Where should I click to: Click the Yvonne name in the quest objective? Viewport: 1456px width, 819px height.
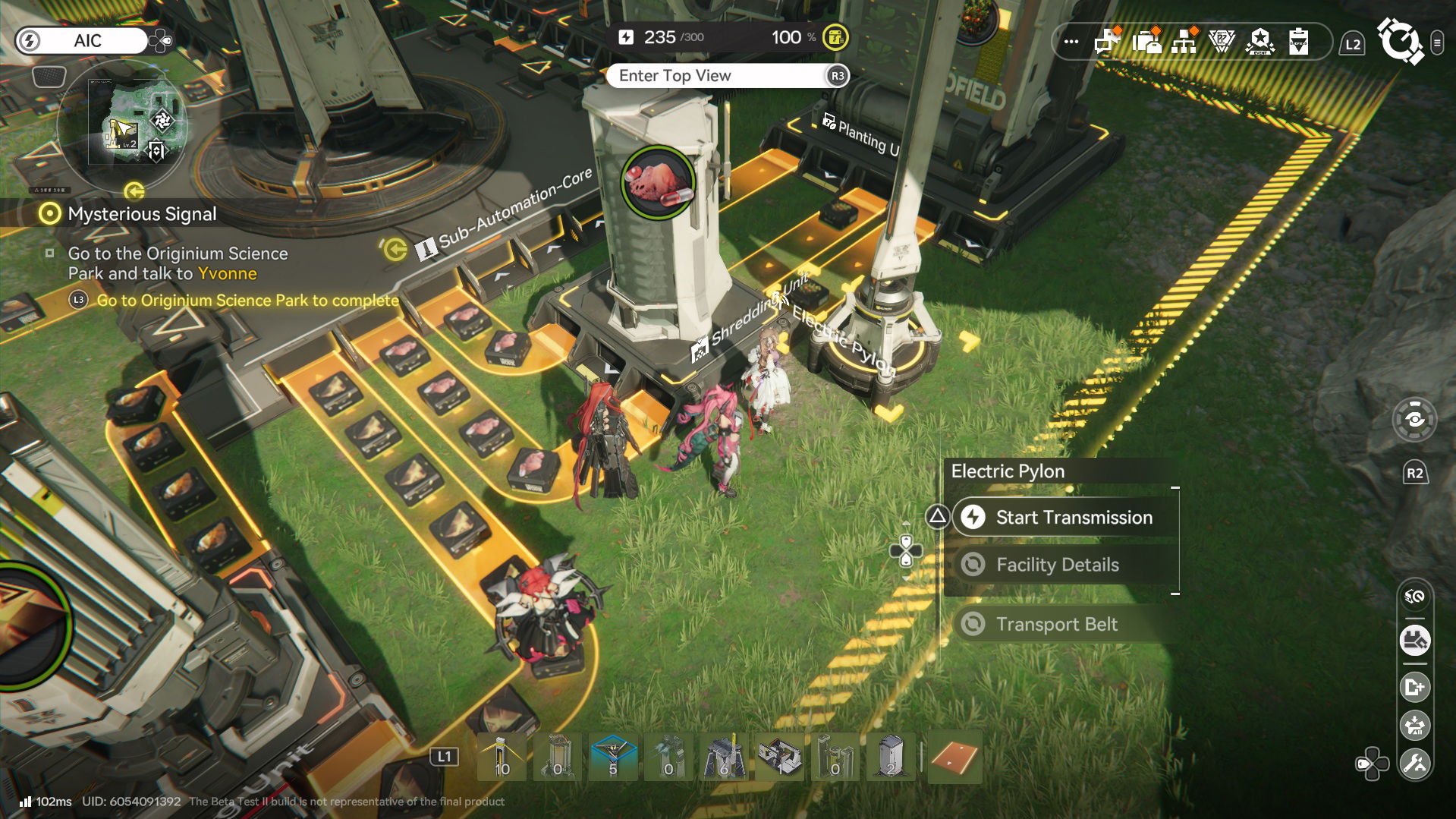pyautogui.click(x=228, y=274)
